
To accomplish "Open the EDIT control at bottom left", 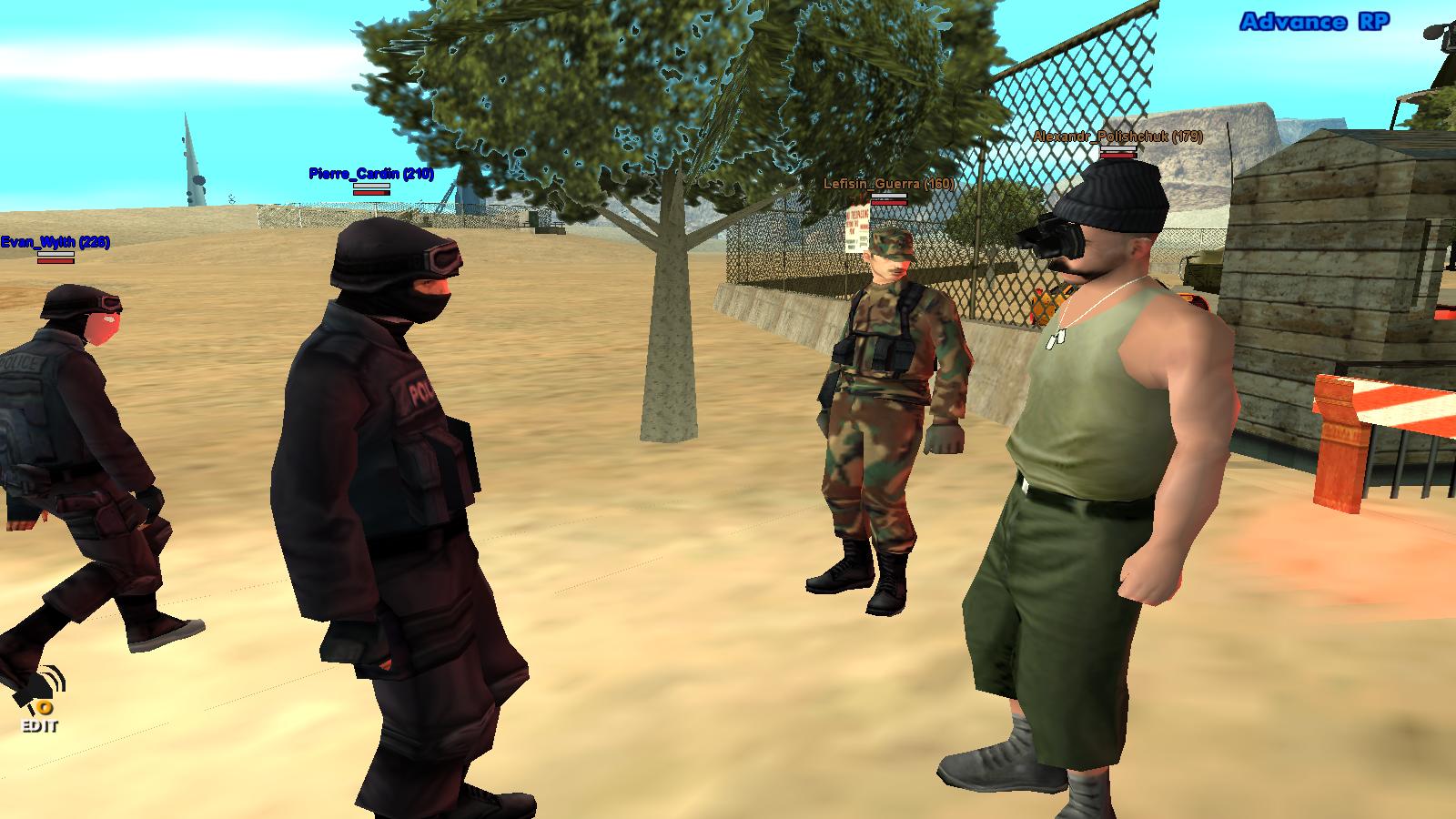I will pyautogui.click(x=40, y=726).
